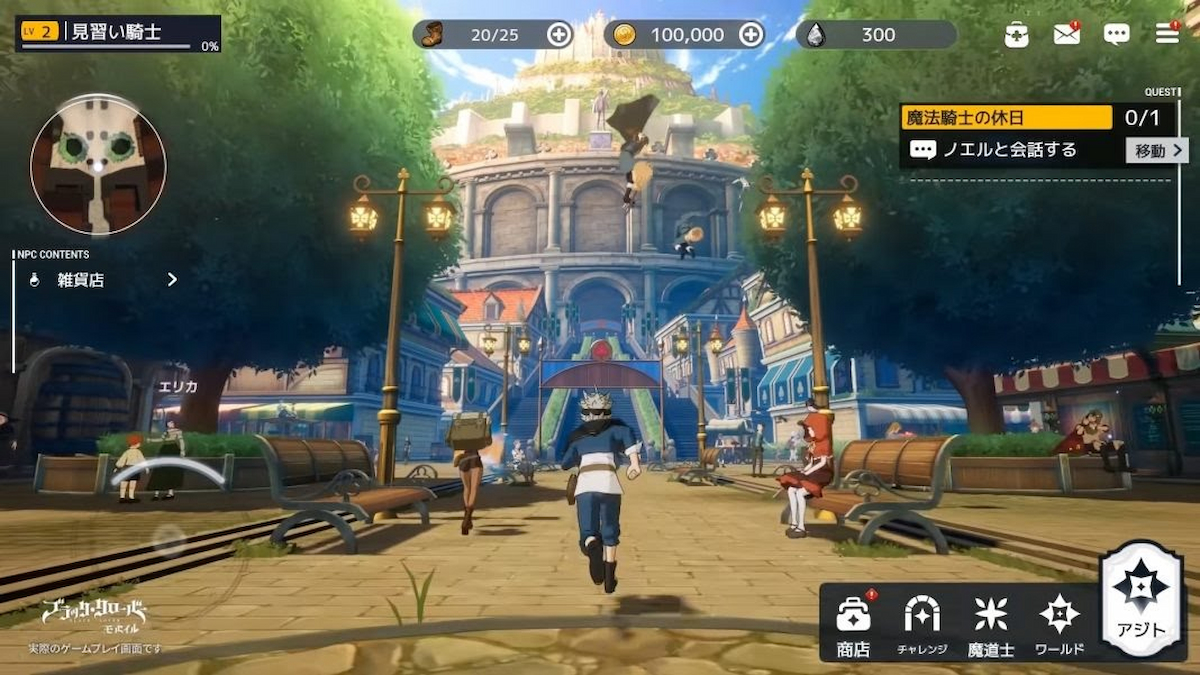1200x675 pixels.
Task: Open the 見習い騎士 player profile
Action: coord(118,33)
